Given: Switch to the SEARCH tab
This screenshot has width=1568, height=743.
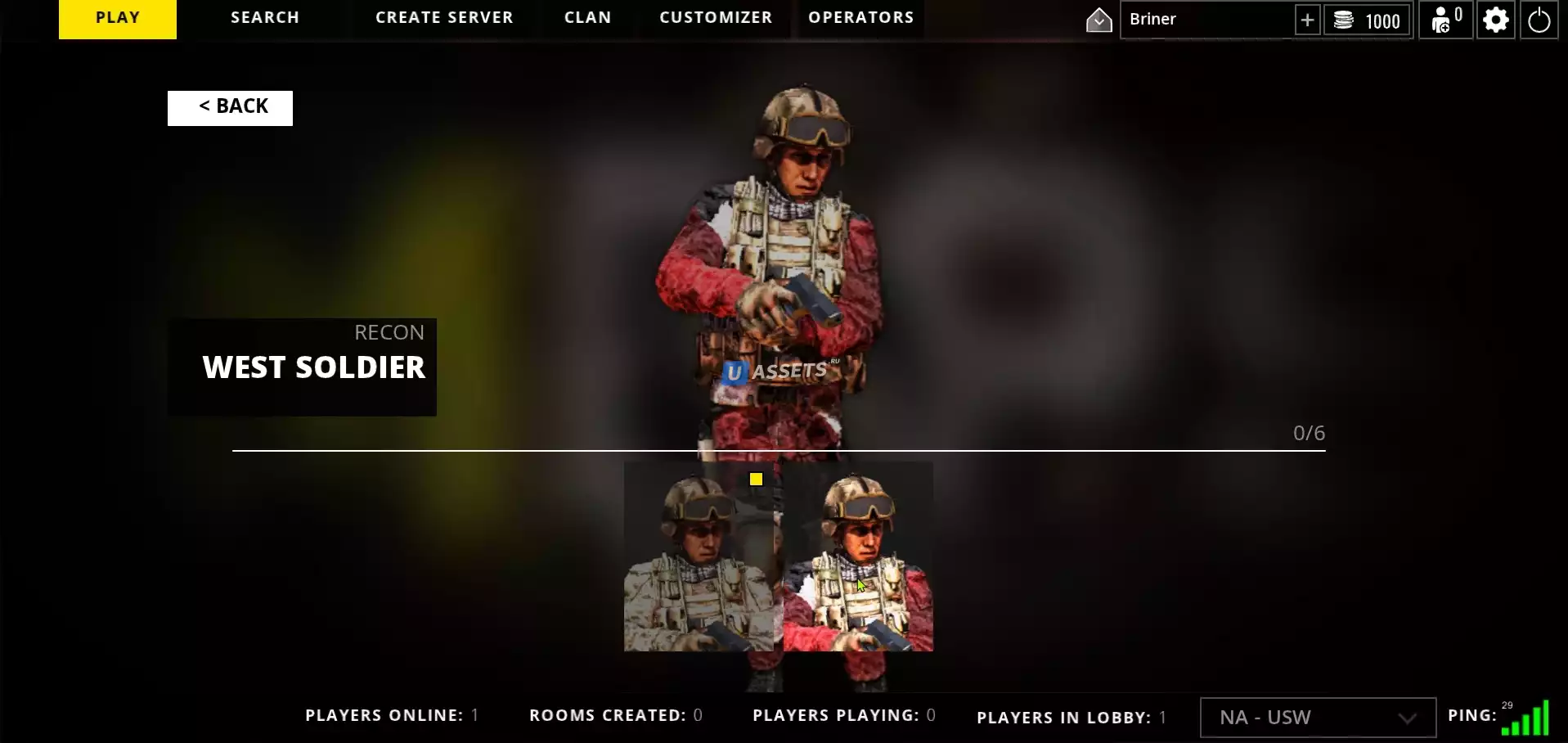Looking at the screenshot, I should pyautogui.click(x=265, y=18).
